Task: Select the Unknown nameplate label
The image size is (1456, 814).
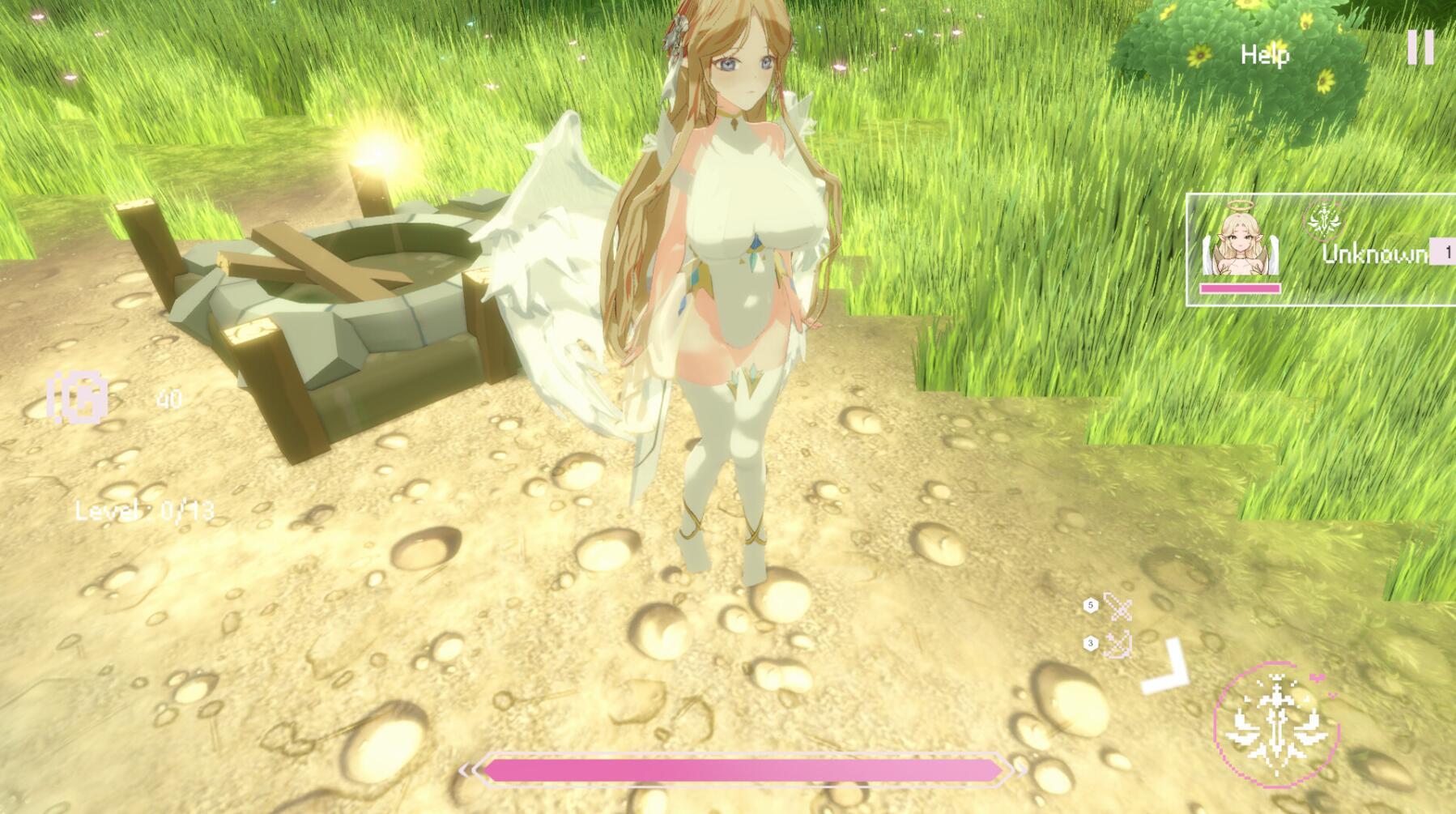Action: click(1376, 255)
